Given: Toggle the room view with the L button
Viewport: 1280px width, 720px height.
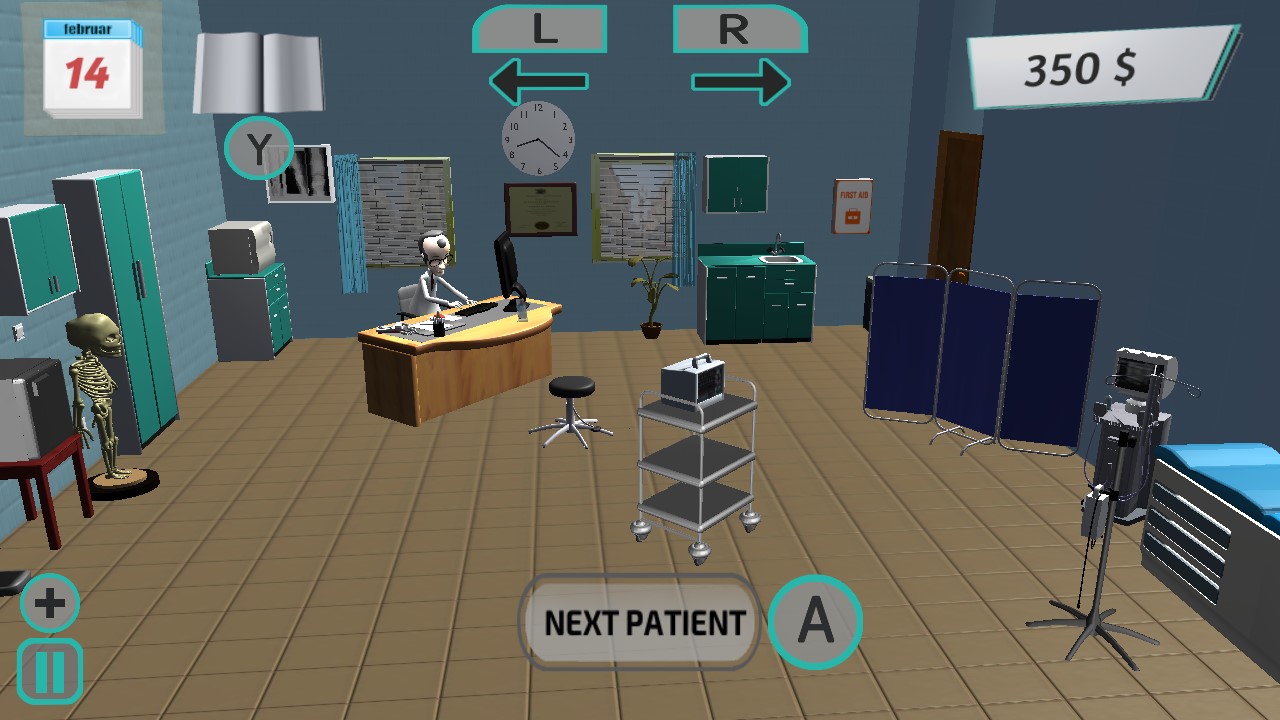Looking at the screenshot, I should (540, 30).
